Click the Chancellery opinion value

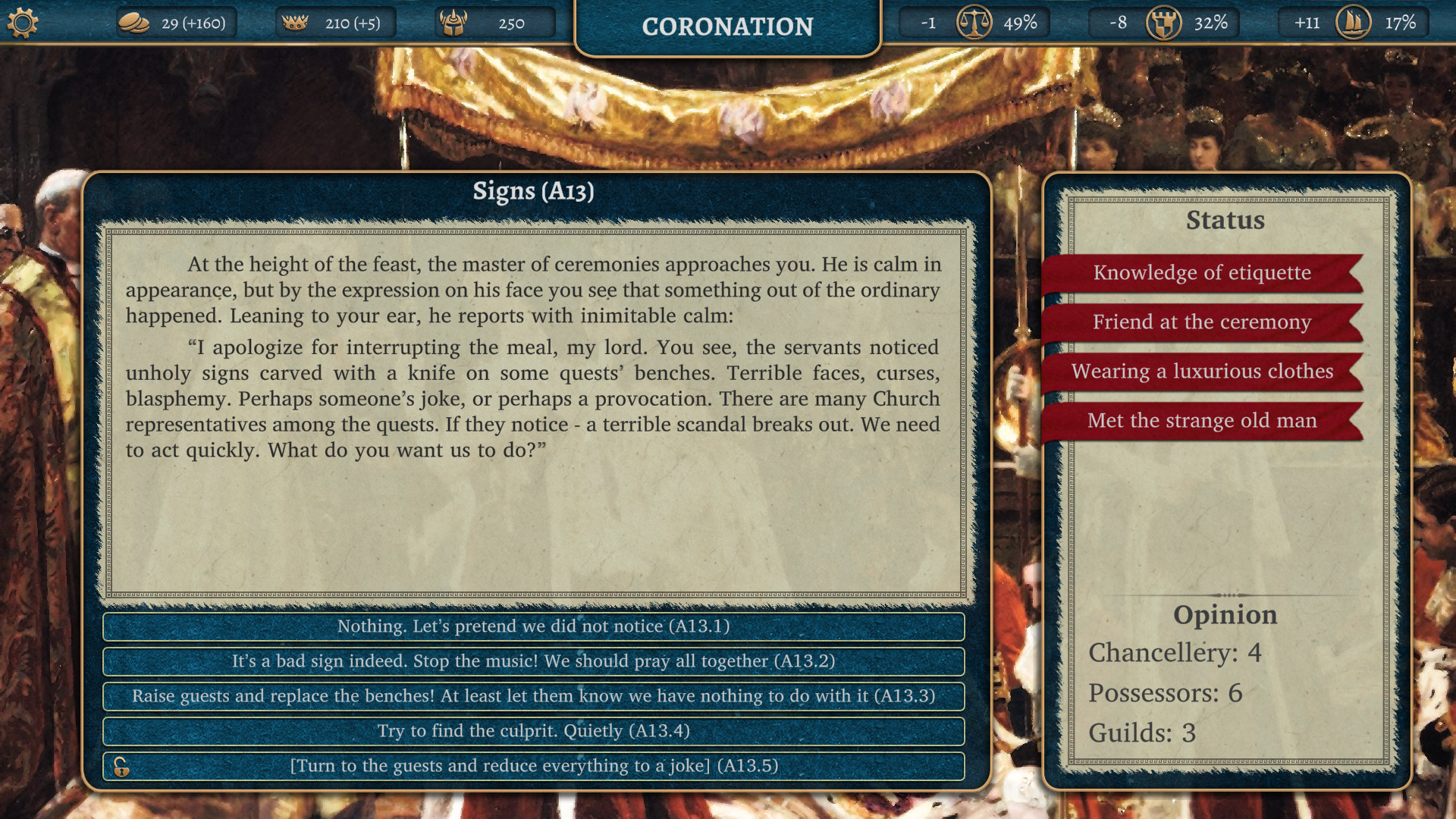(x=1175, y=653)
